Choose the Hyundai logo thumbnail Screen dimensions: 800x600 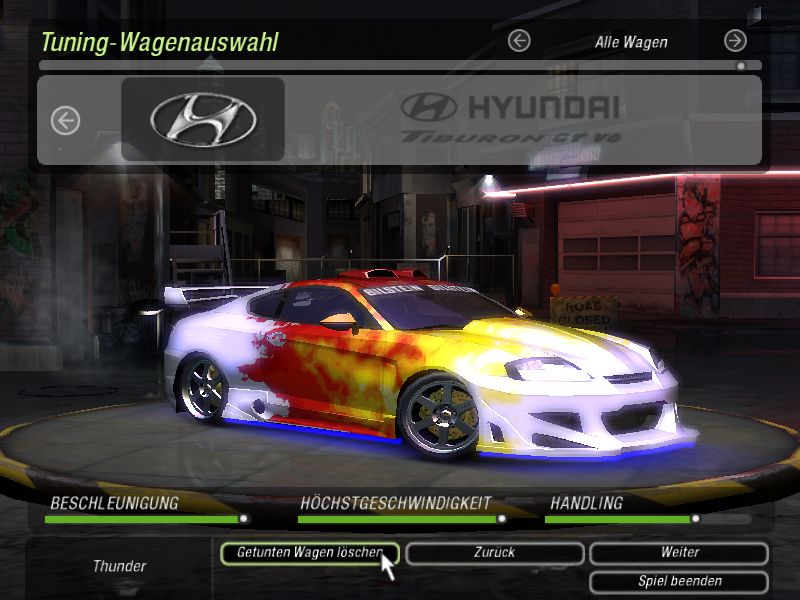[203, 120]
